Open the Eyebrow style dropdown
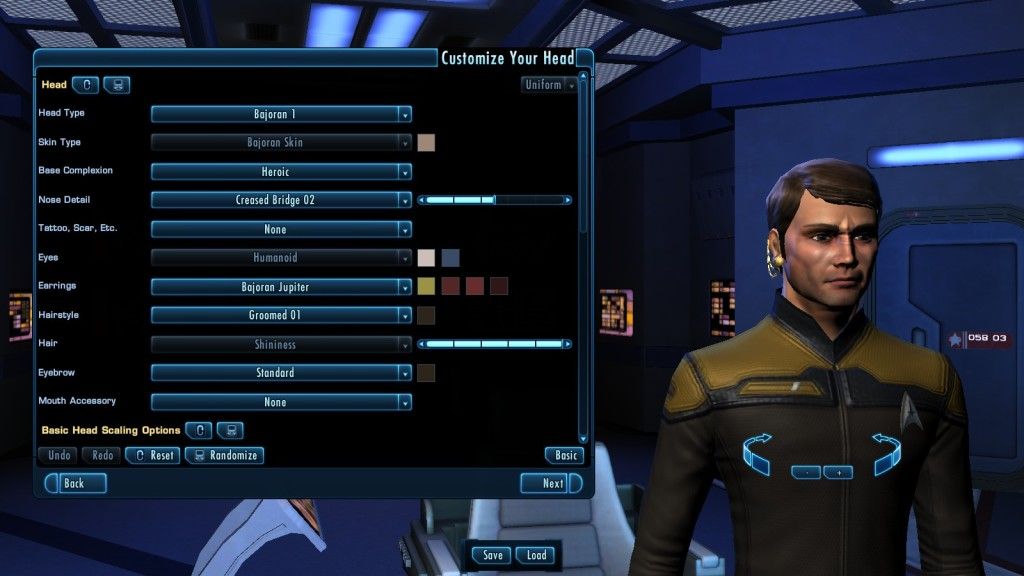 pos(281,373)
